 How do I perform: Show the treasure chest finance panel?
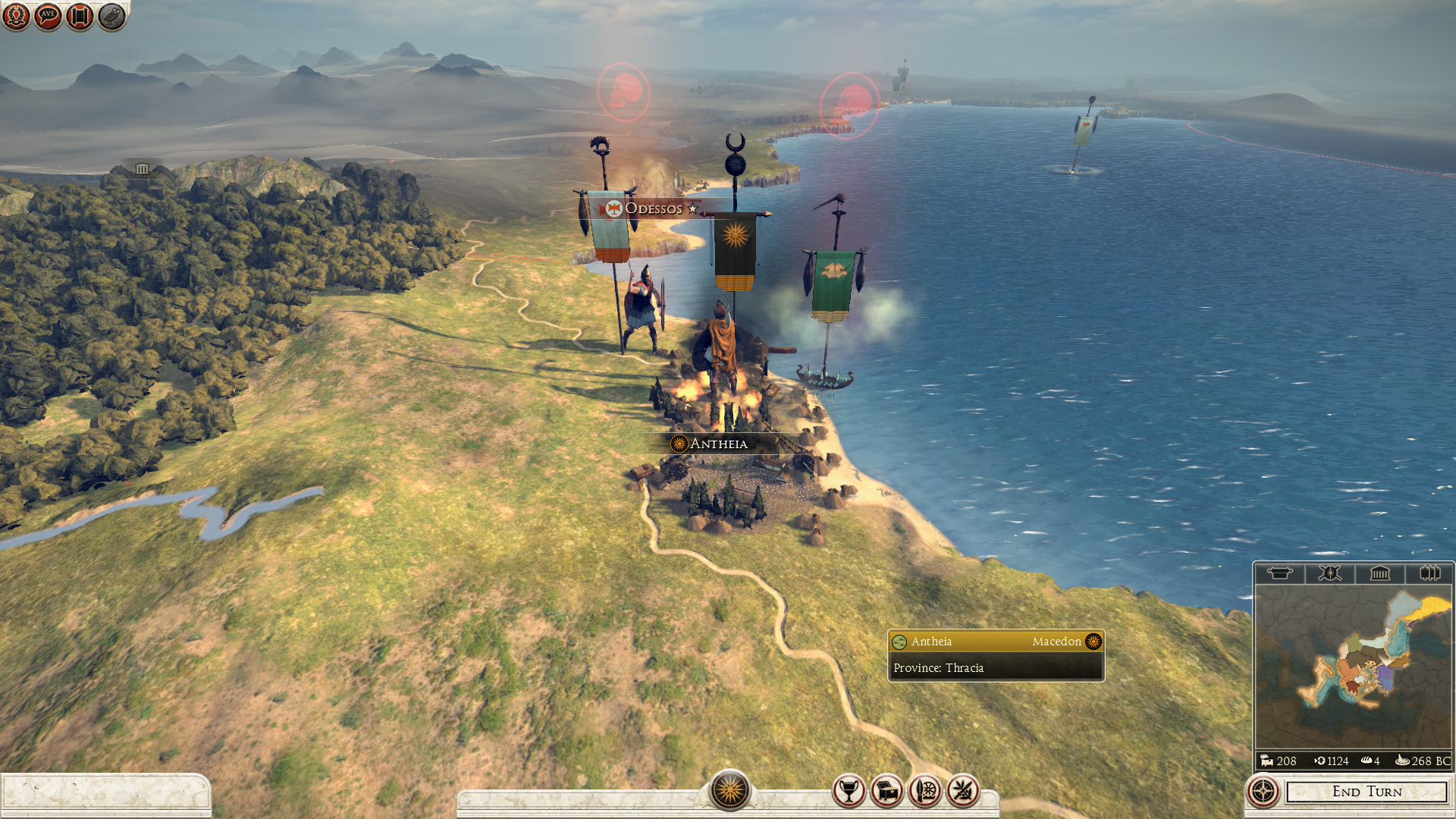886,792
